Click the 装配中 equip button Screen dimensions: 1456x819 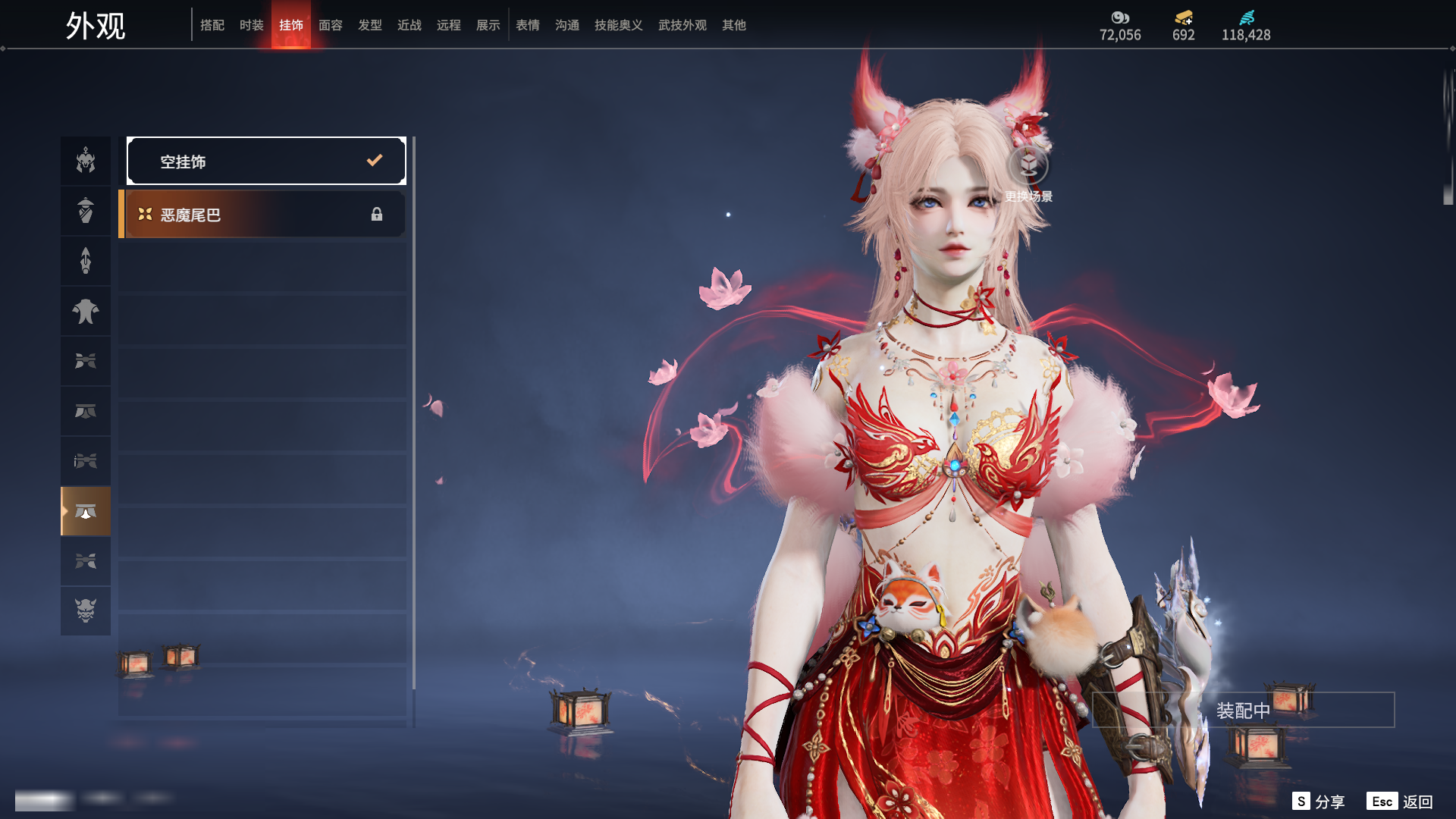[1243, 710]
